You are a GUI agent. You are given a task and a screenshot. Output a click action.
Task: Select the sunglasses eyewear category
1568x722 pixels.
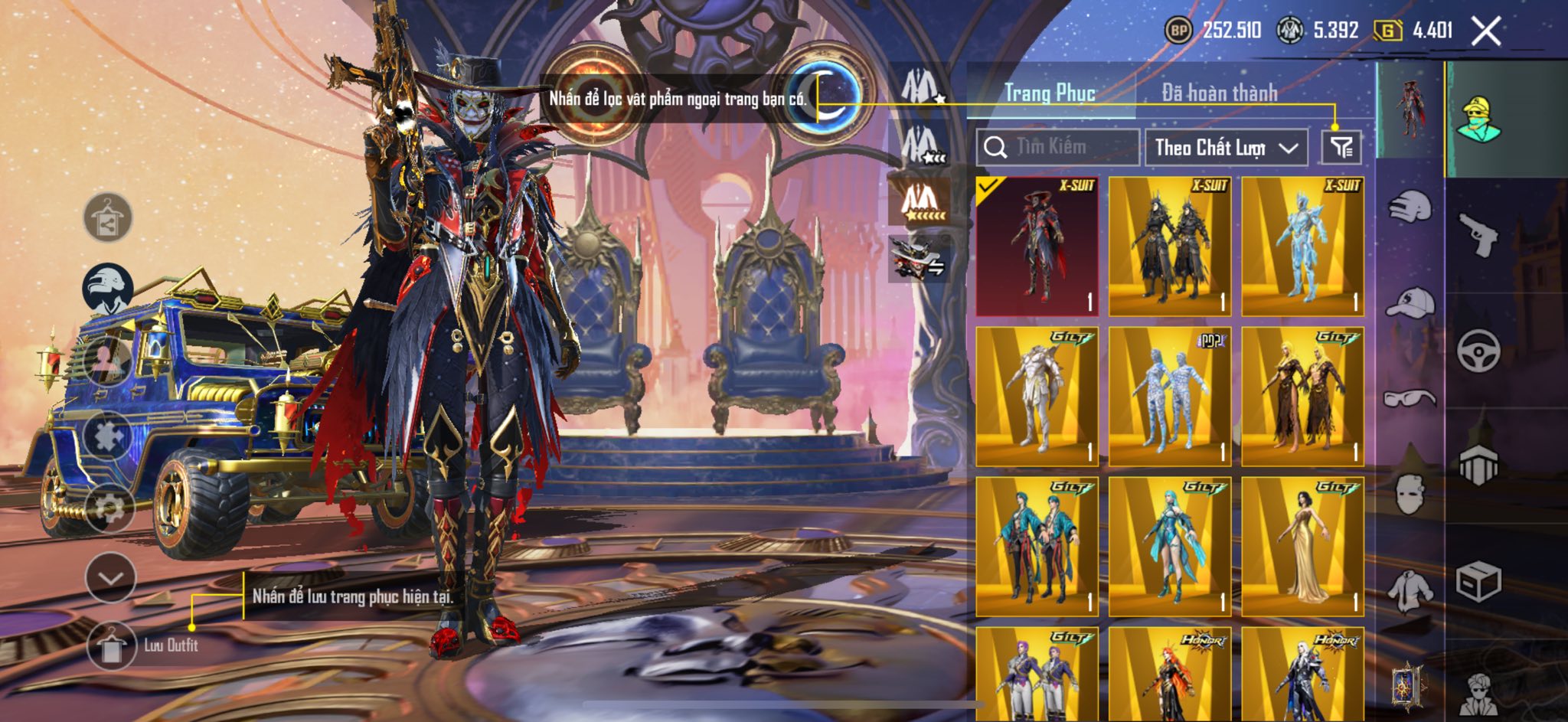coord(1410,398)
